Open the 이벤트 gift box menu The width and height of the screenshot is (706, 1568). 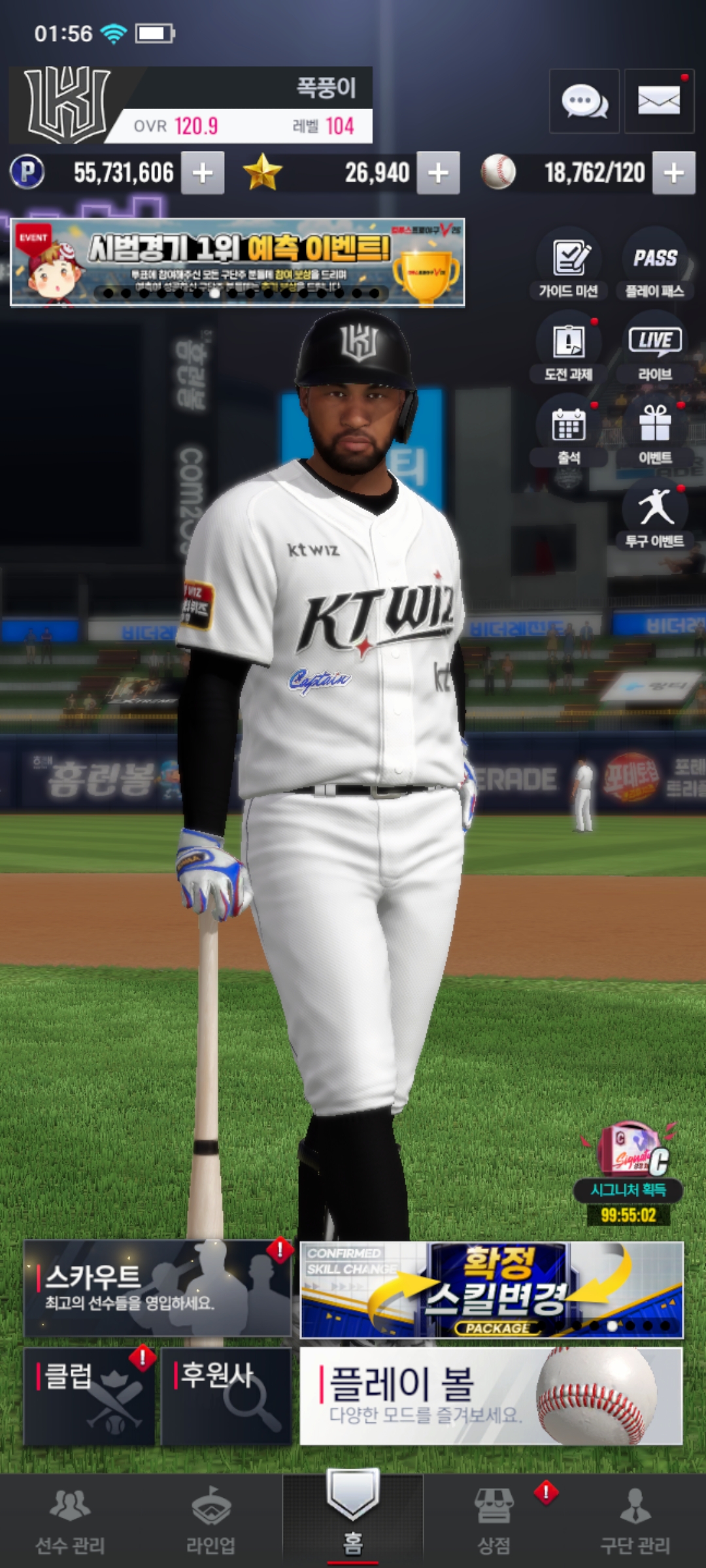point(654,432)
